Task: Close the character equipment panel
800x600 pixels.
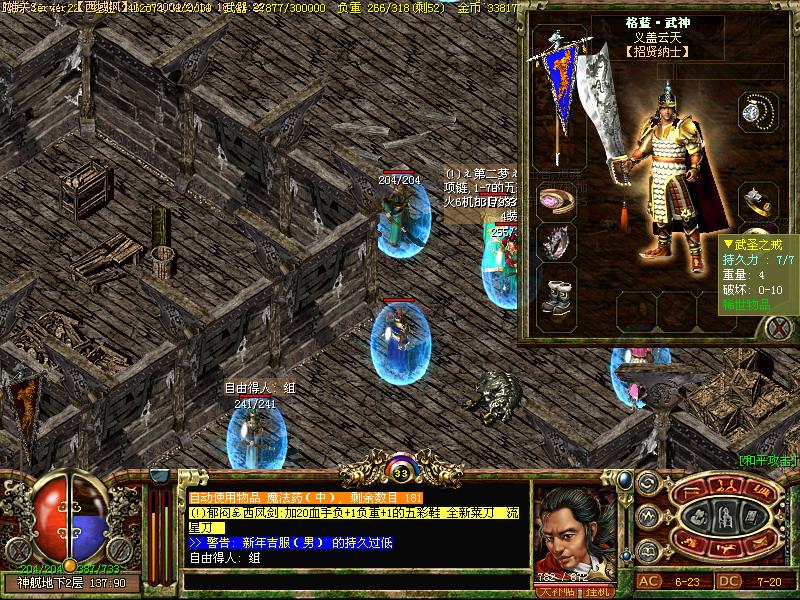Action: [x=777, y=326]
